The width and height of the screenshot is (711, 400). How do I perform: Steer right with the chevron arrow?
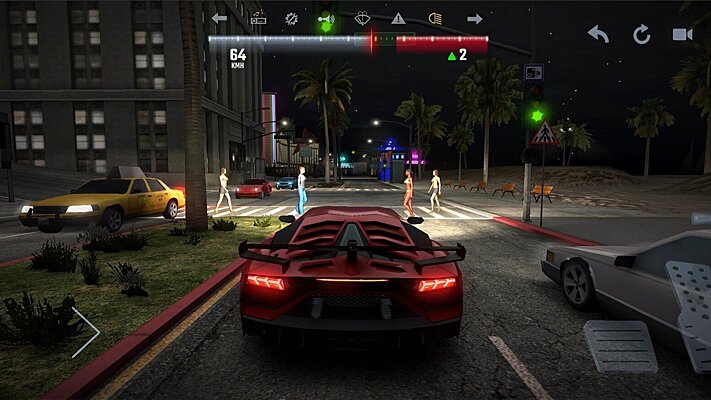[x=86, y=332]
